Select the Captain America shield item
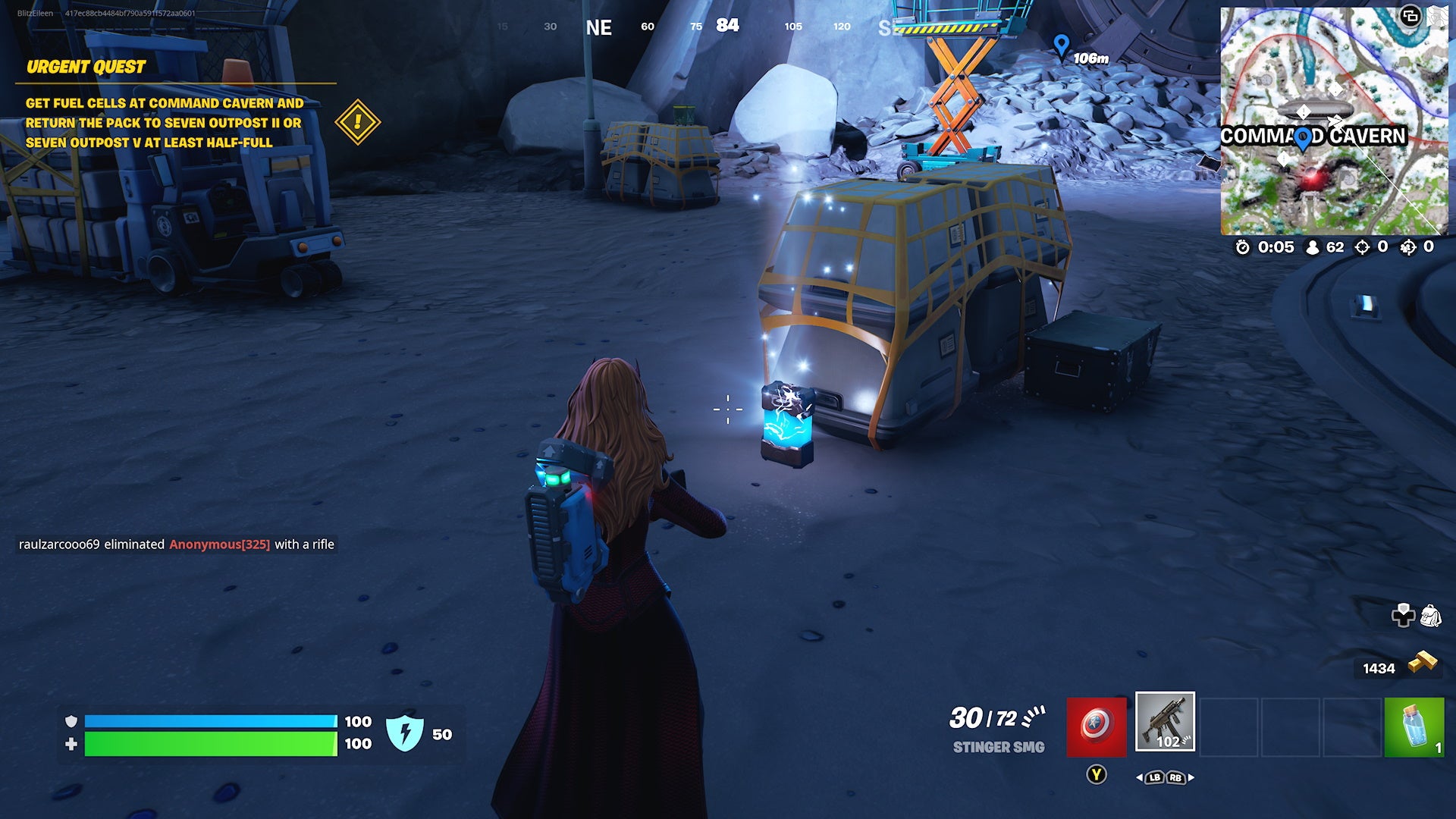The height and width of the screenshot is (819, 1456). point(1095,725)
